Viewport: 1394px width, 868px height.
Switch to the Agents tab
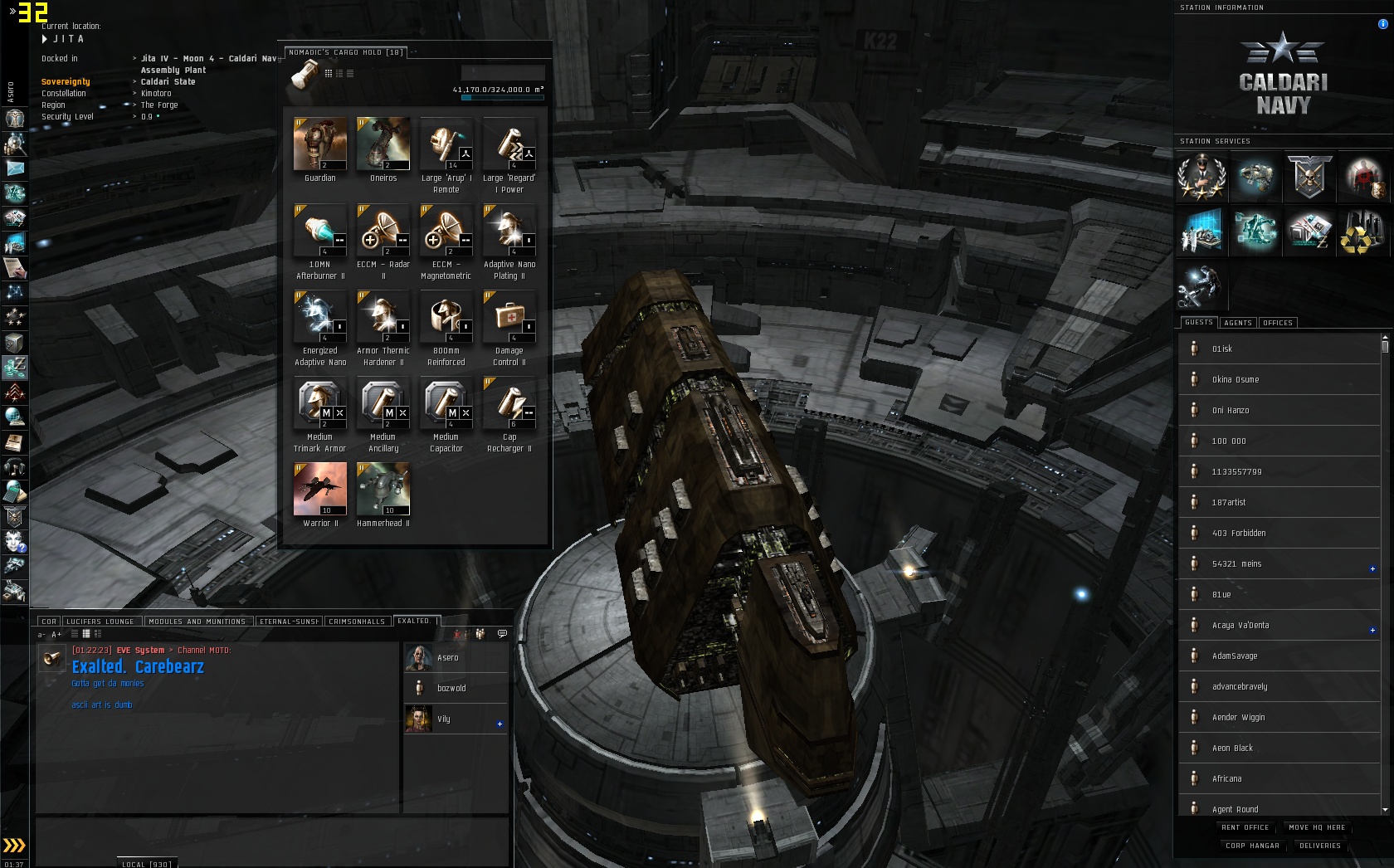[1237, 323]
